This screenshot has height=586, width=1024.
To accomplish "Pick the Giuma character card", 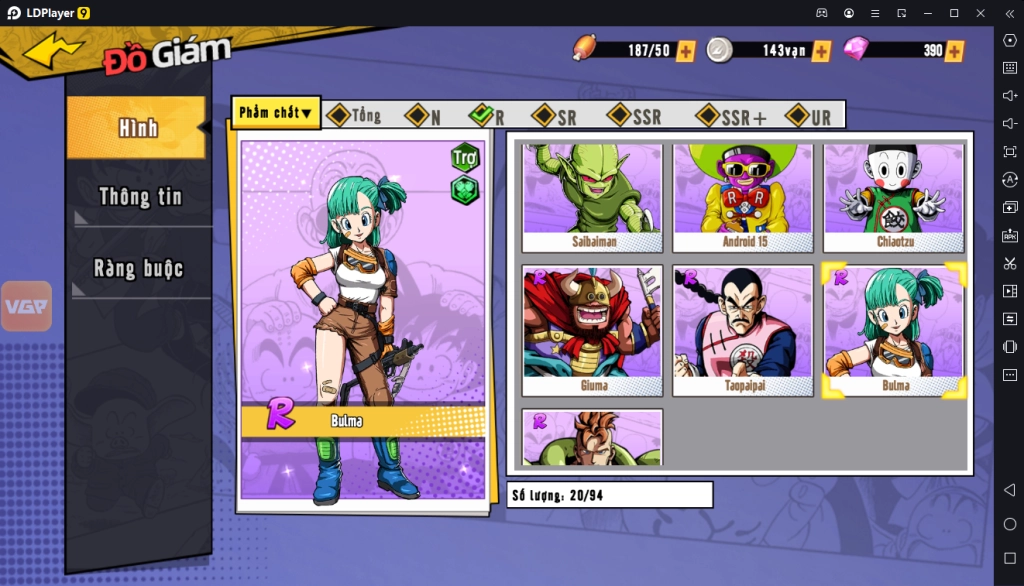I will [x=592, y=330].
